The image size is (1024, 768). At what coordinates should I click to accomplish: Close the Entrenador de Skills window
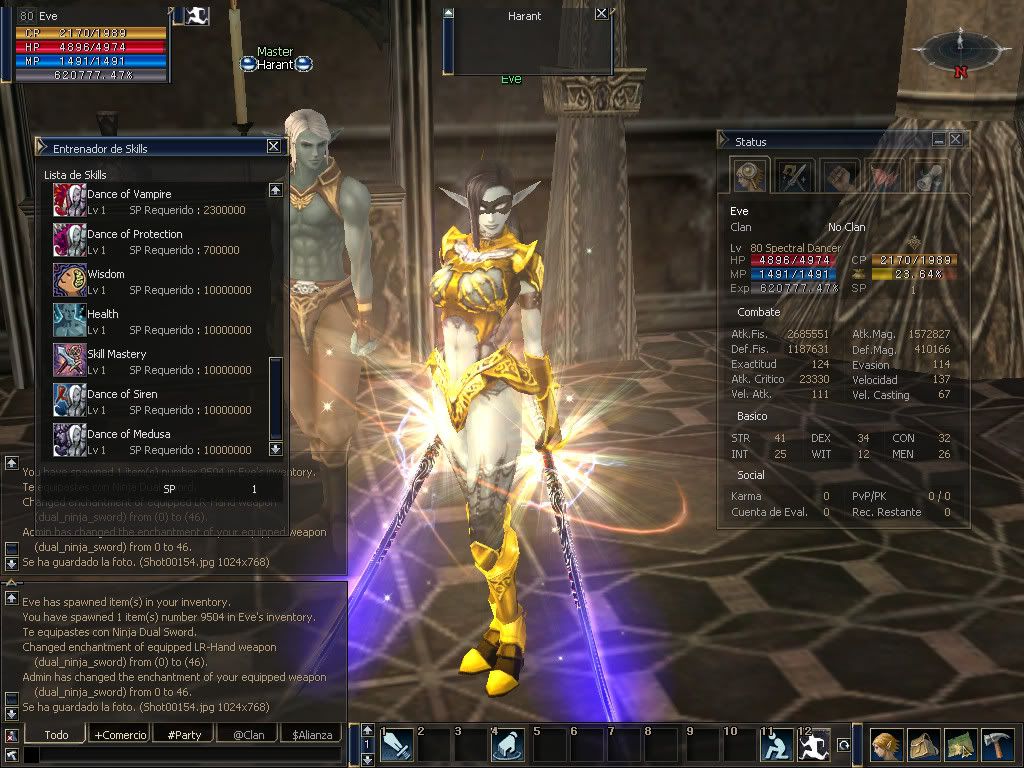click(x=273, y=147)
